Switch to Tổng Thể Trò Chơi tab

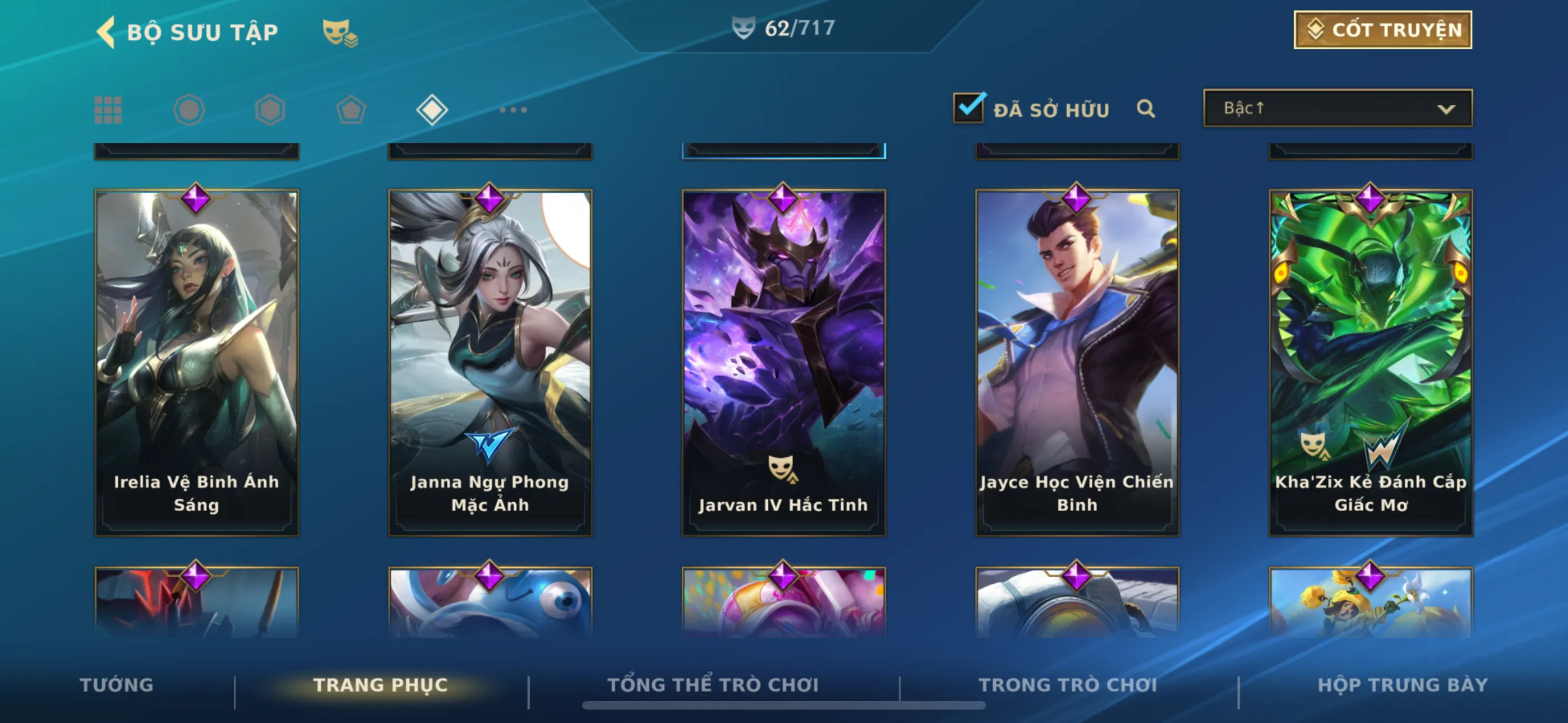pyautogui.click(x=713, y=685)
